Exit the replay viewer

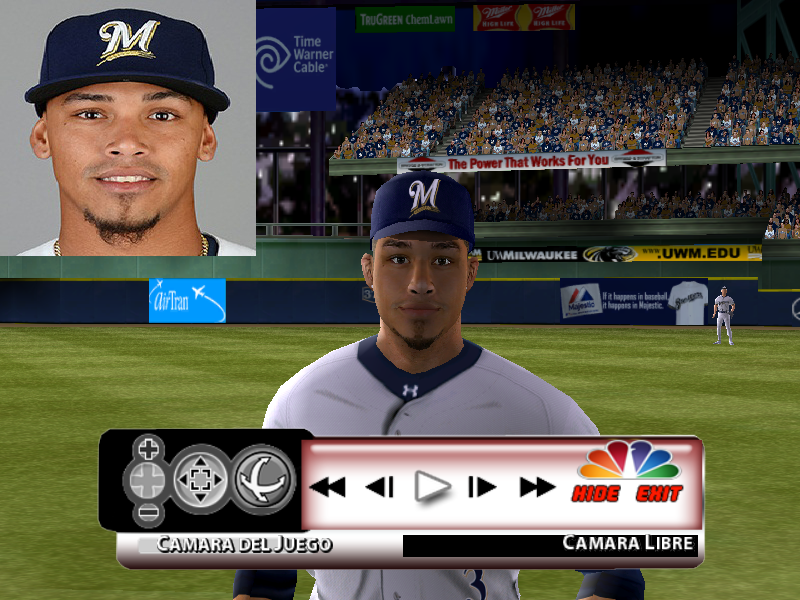coord(659,494)
